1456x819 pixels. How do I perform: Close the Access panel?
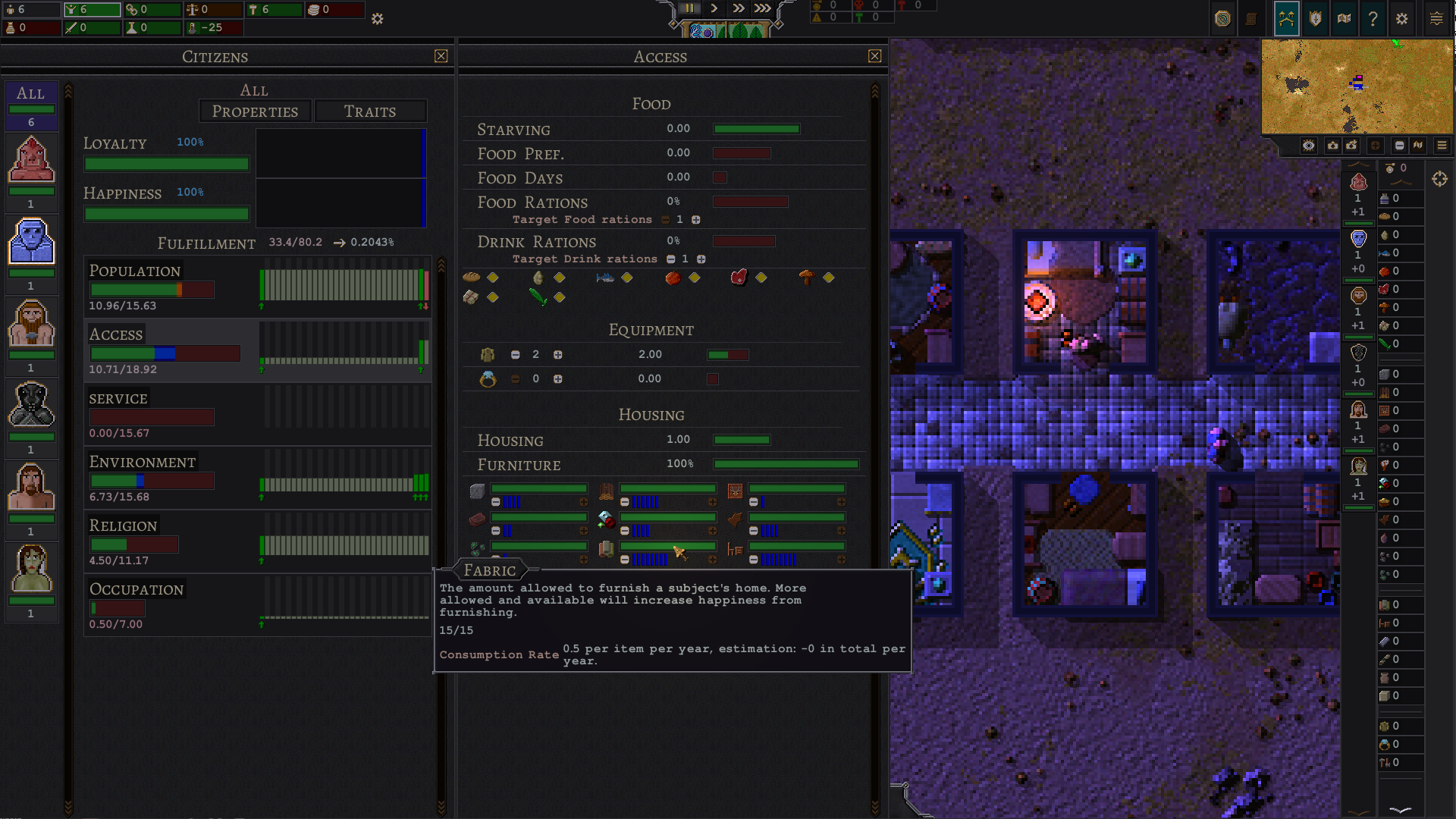874,56
